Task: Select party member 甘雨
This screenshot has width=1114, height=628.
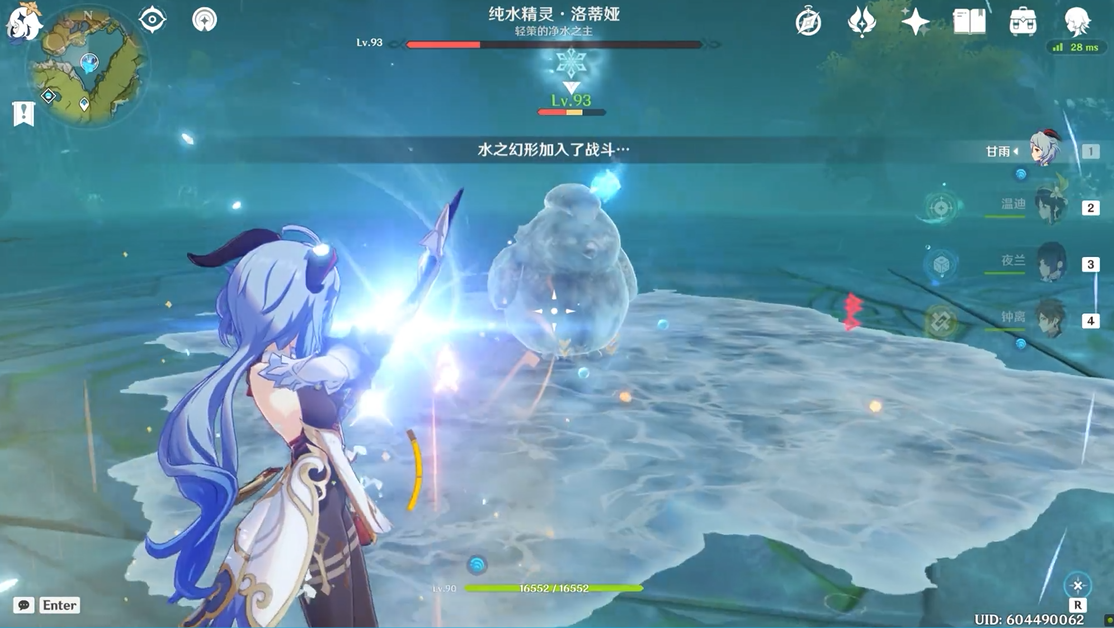Action: click(x=1043, y=151)
